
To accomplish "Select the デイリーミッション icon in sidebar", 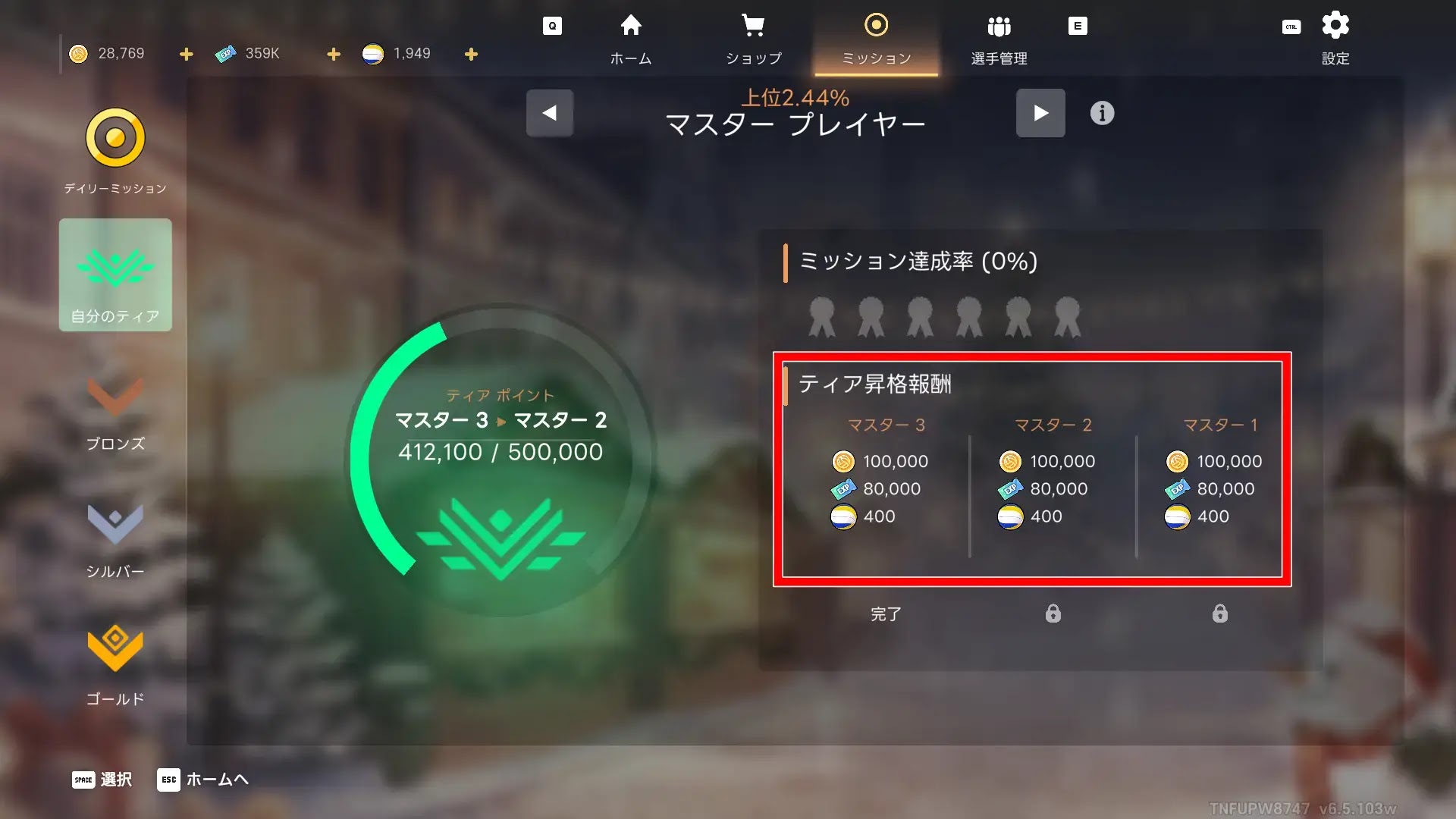I will pyautogui.click(x=115, y=139).
